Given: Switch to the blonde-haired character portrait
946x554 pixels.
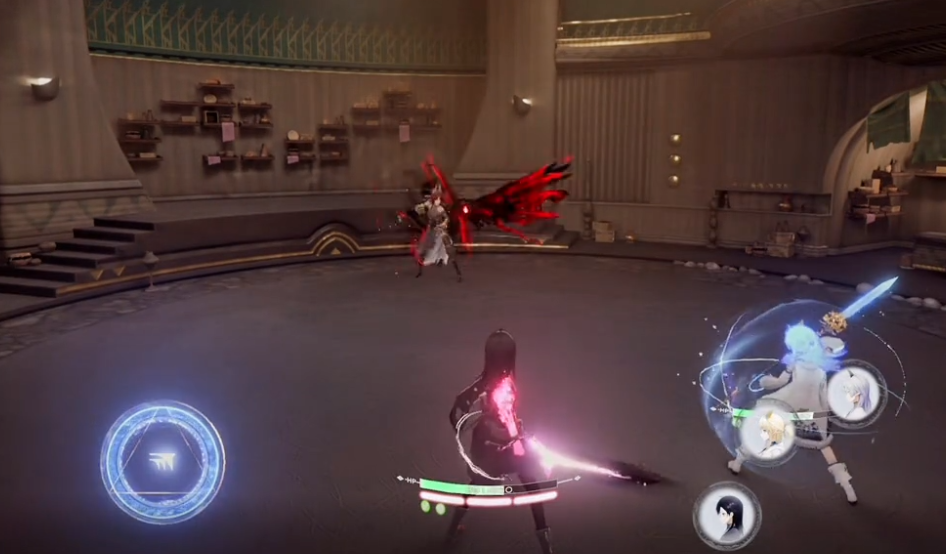Looking at the screenshot, I should pos(768,431).
